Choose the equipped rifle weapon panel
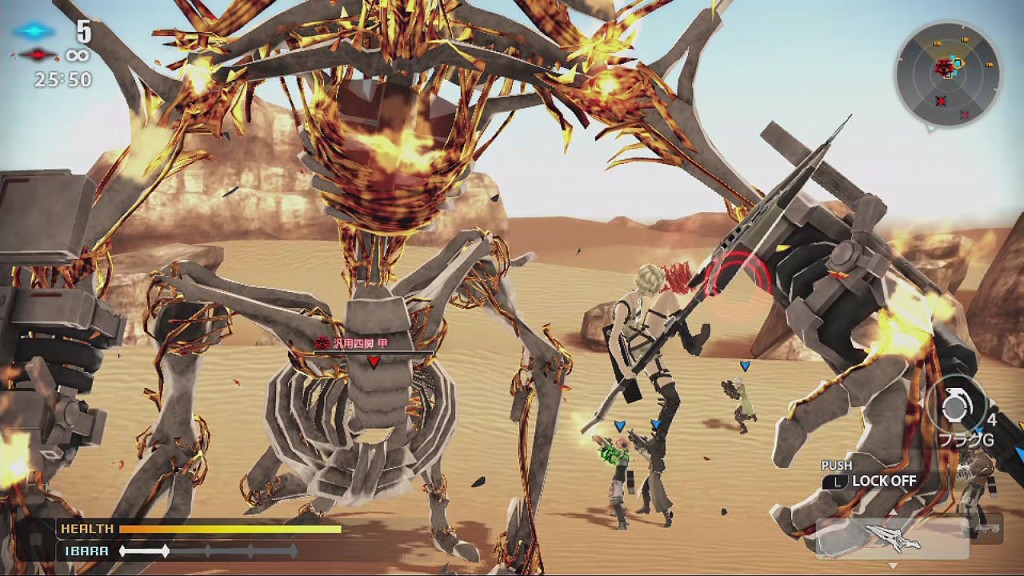The image size is (1024, 576). pos(892,538)
